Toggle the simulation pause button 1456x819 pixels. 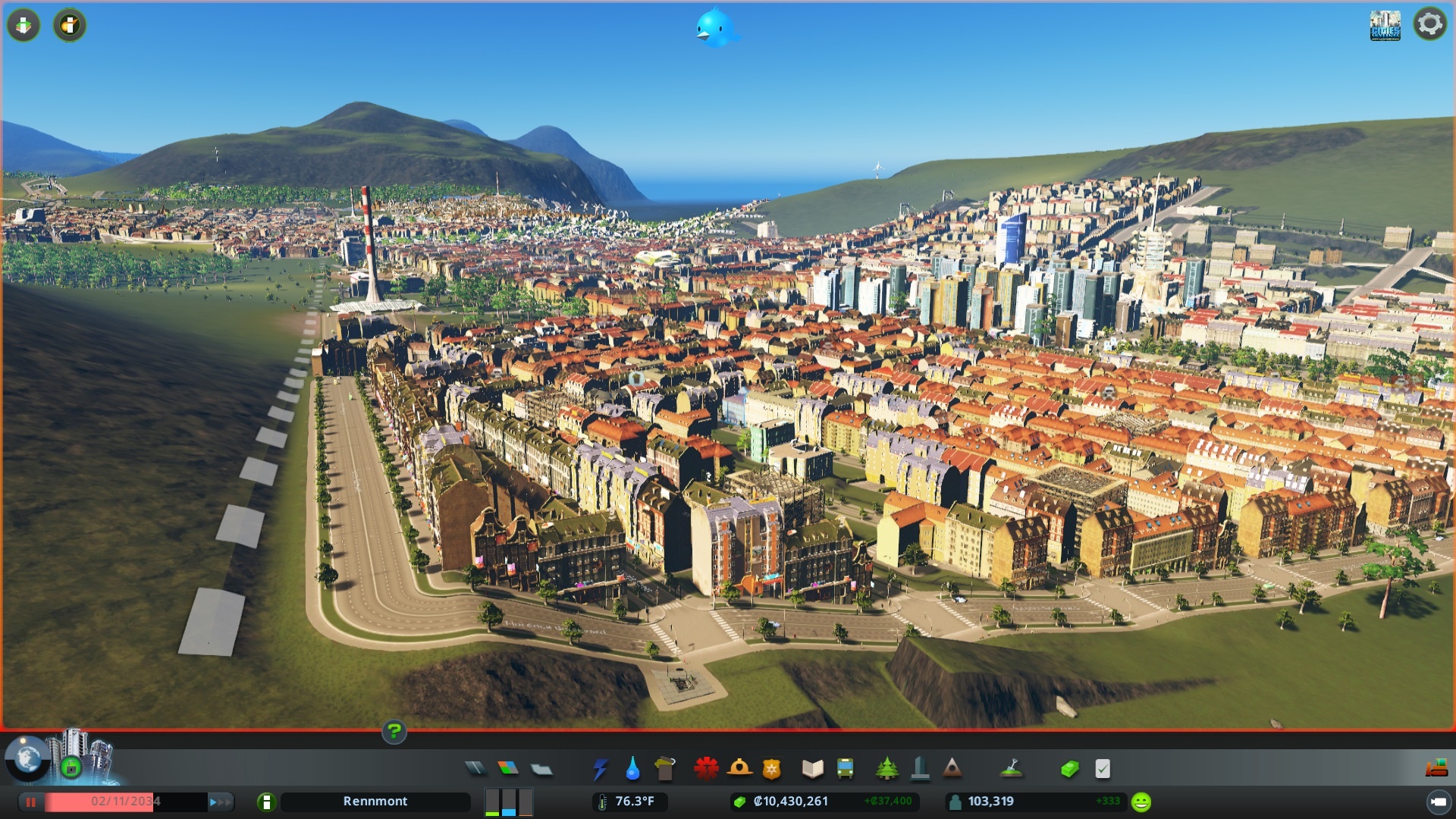(31, 802)
